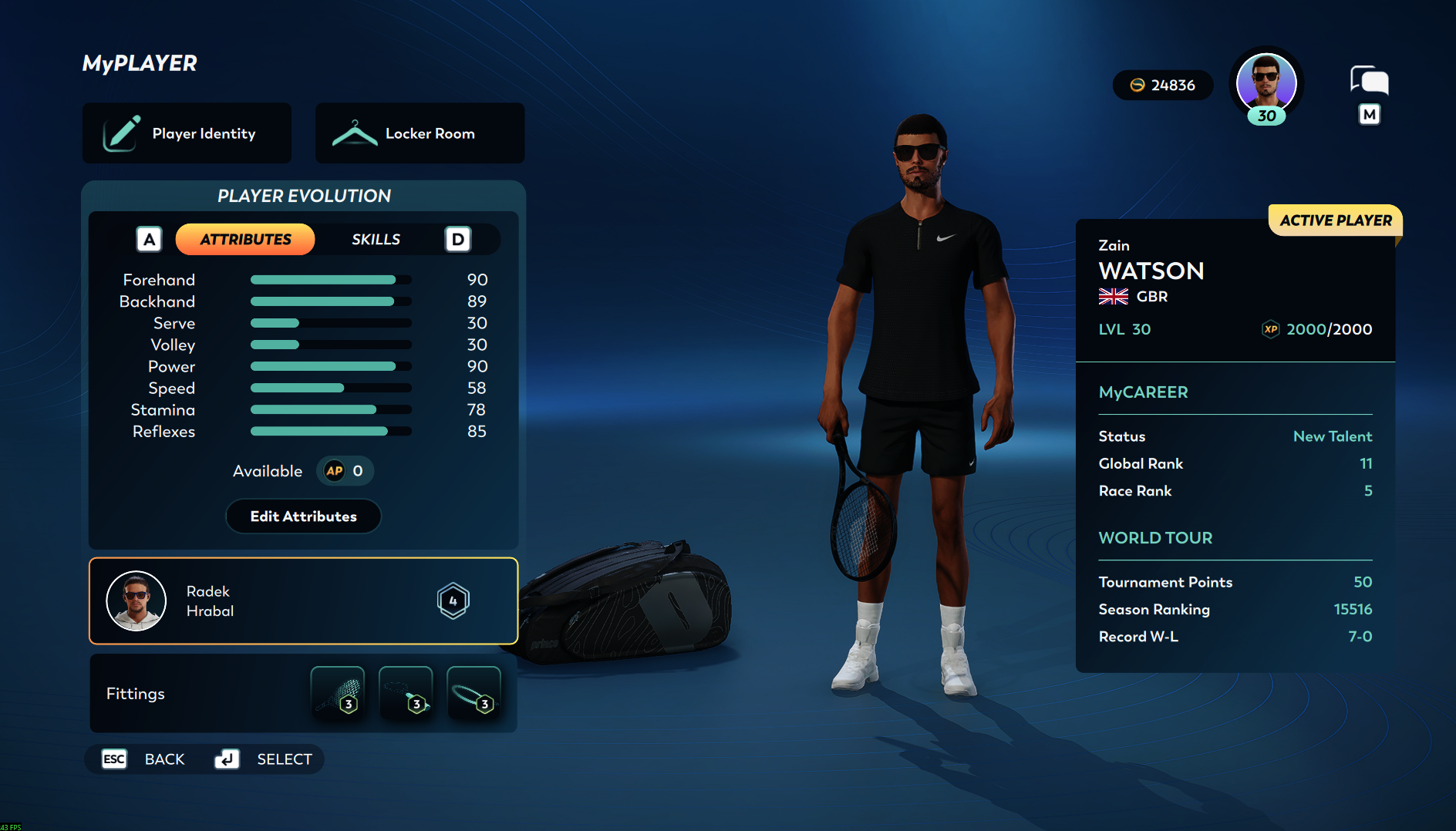Open the player profile avatar
Screen dimensions: 1456x831
coord(1266,83)
